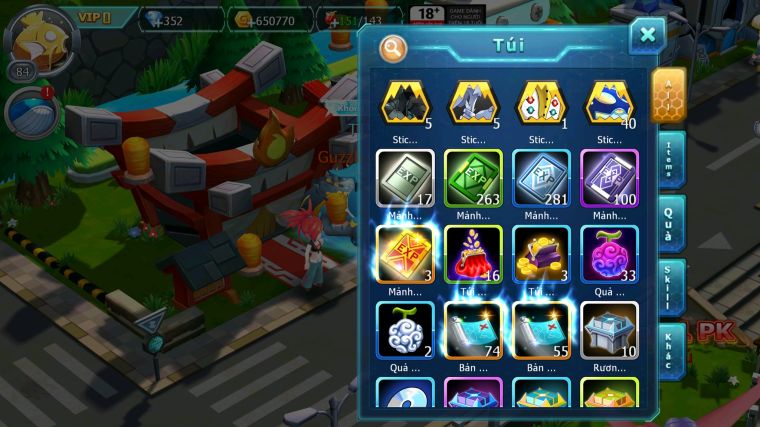The height and width of the screenshot is (427, 760).
Task: Select the sticker slot with 40
Action: [609, 104]
